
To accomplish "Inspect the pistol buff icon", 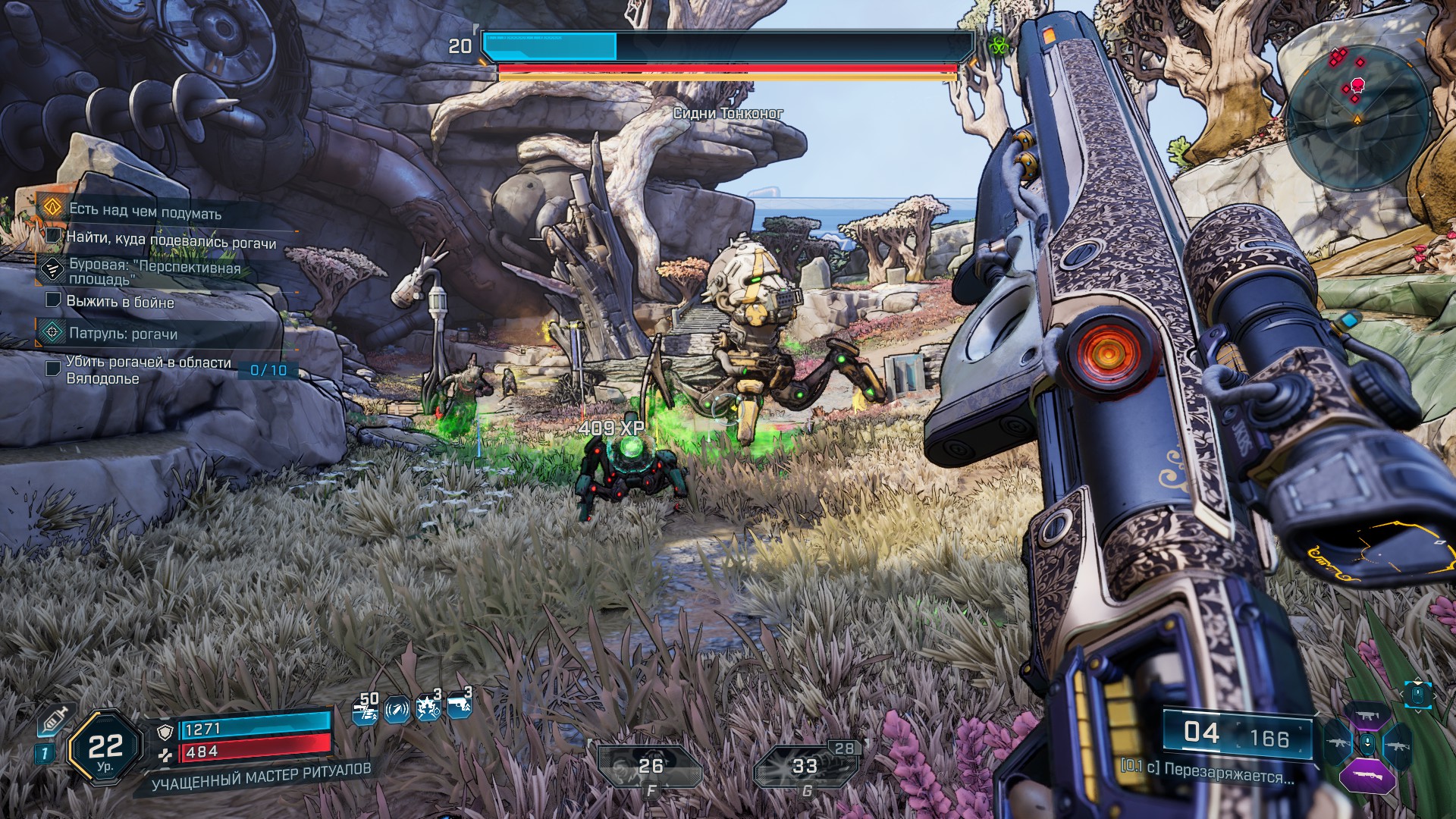I will pyautogui.click(x=459, y=706).
